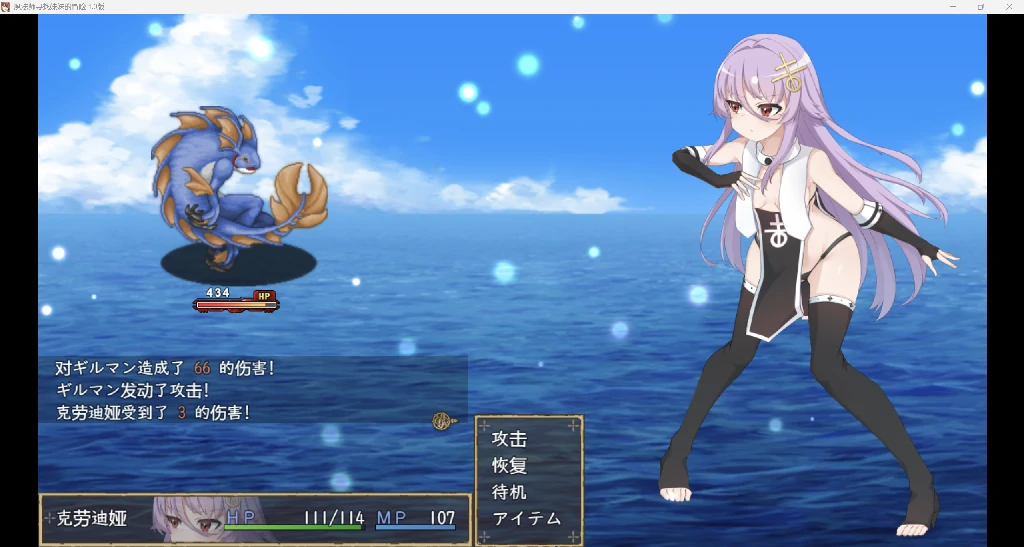
Task: Select 克劳迪娅 in the party status panel
Action: 92,519
